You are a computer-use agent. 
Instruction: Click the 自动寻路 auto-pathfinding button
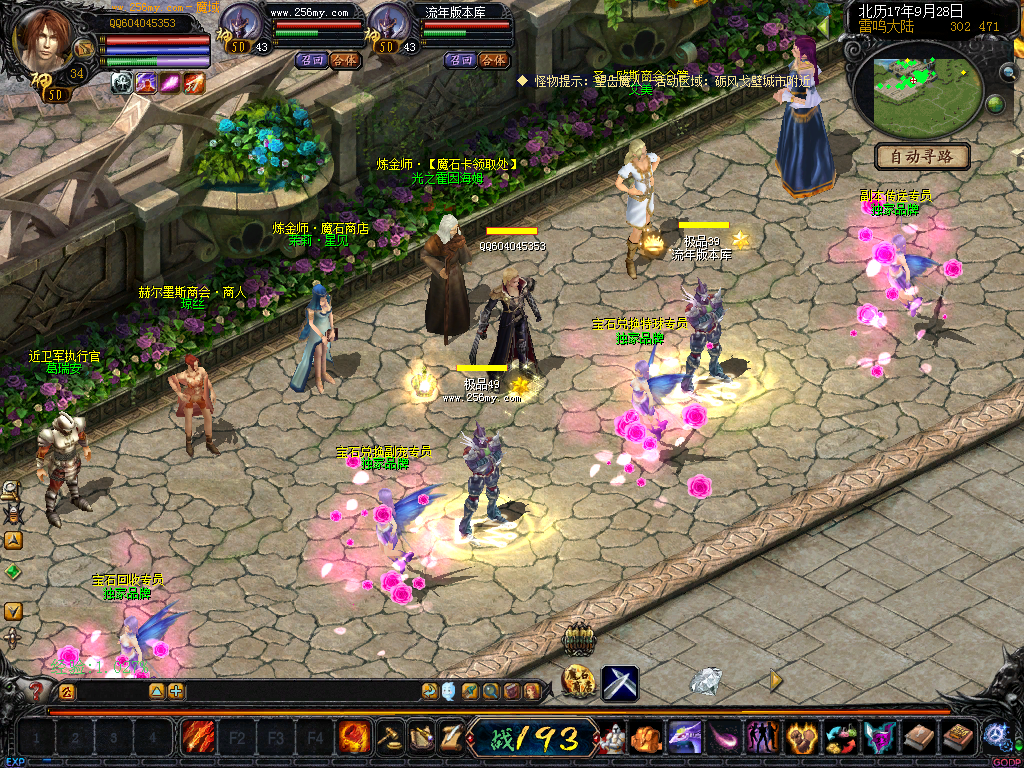point(922,156)
